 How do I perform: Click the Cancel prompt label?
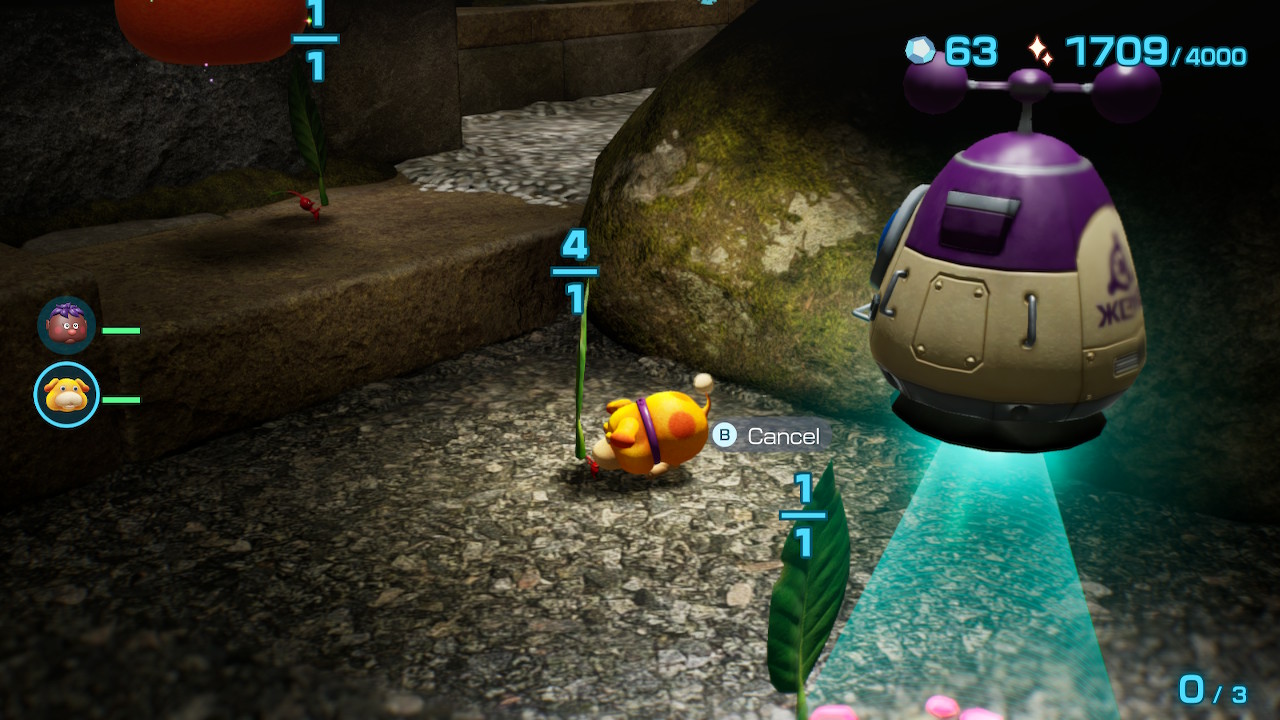coord(782,436)
